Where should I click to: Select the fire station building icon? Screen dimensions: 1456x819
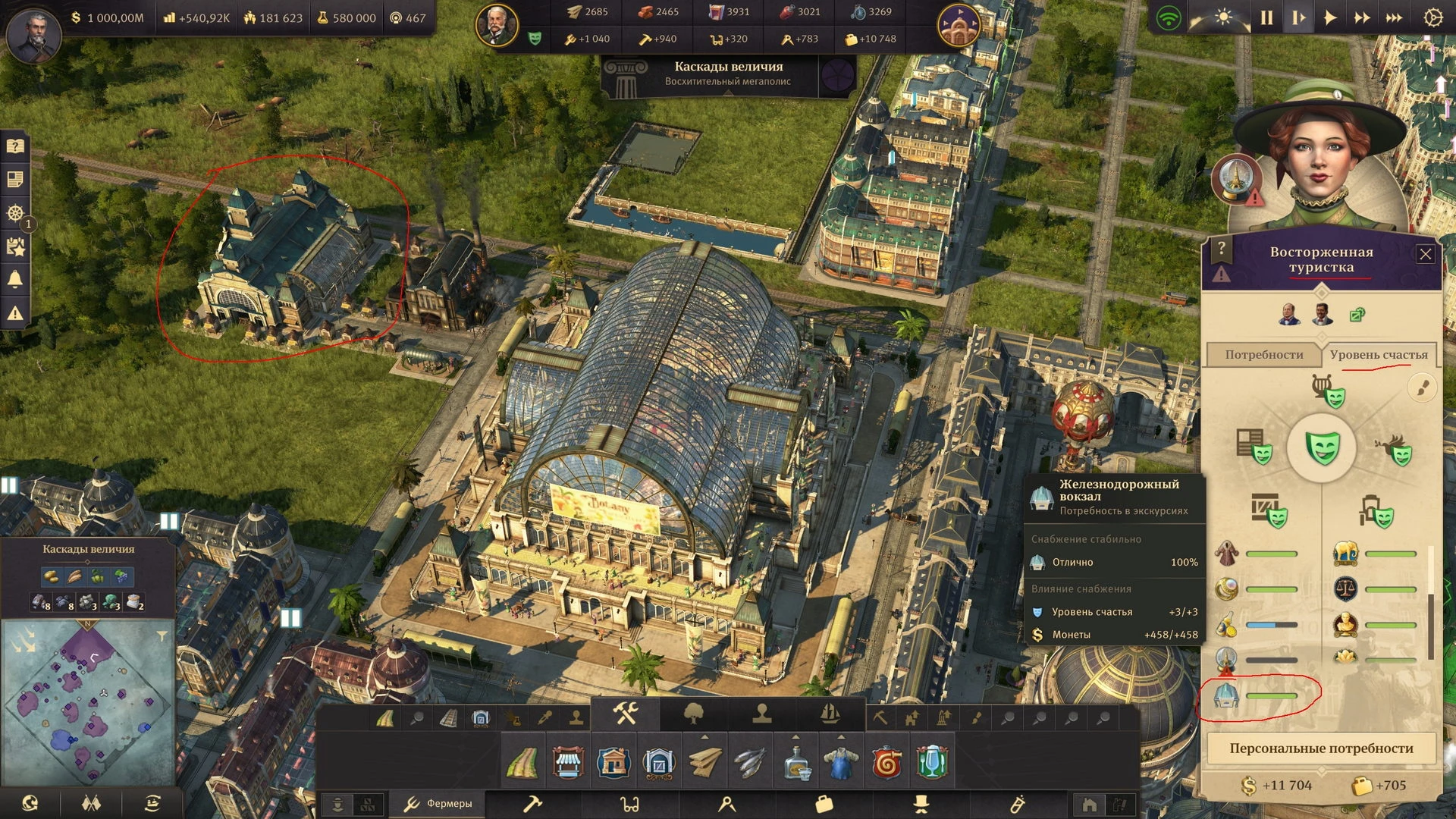tap(886, 762)
